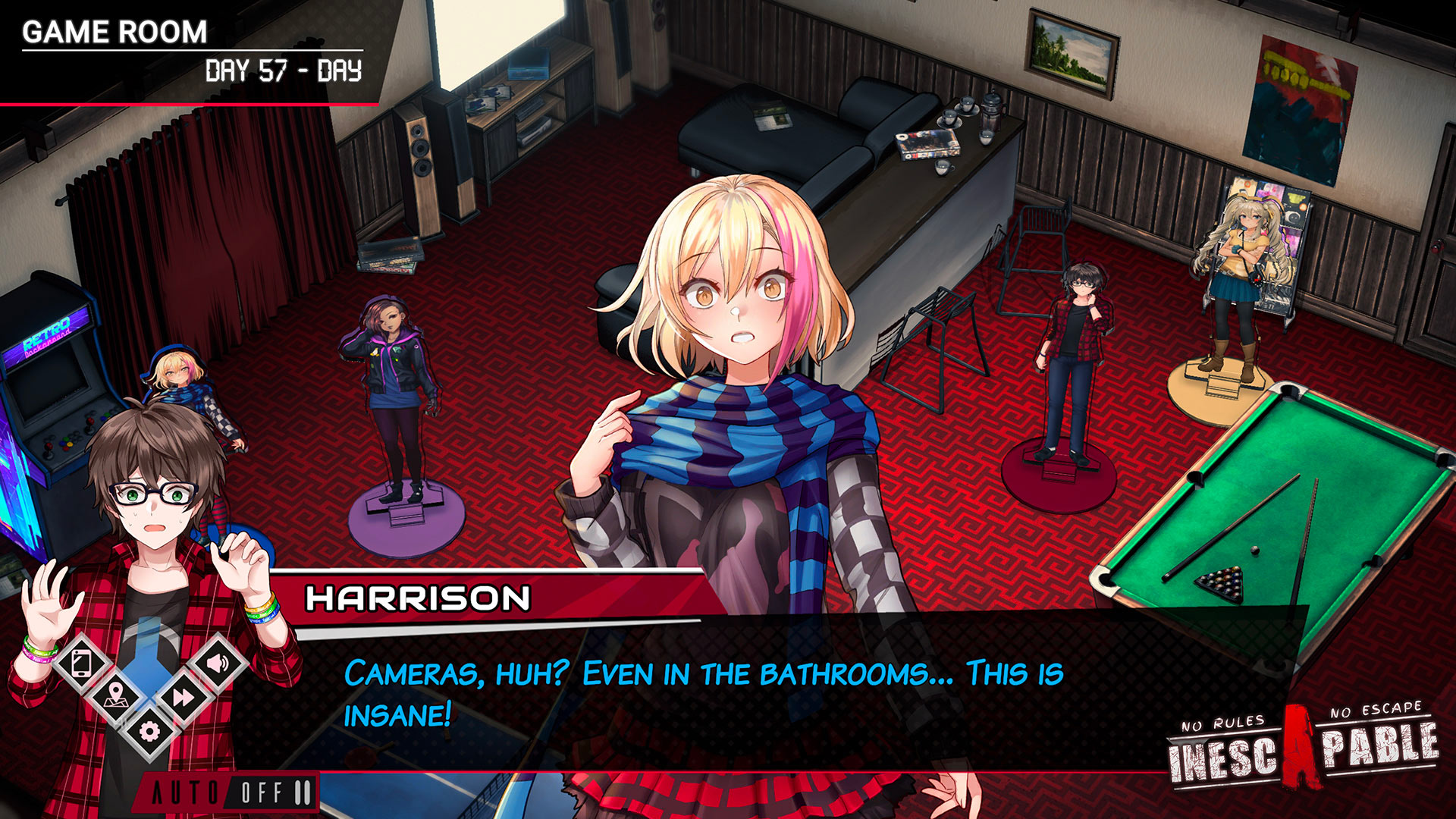This screenshot has height=819, width=1456.
Task: Open the smartphone menu icon
Action: [82, 664]
